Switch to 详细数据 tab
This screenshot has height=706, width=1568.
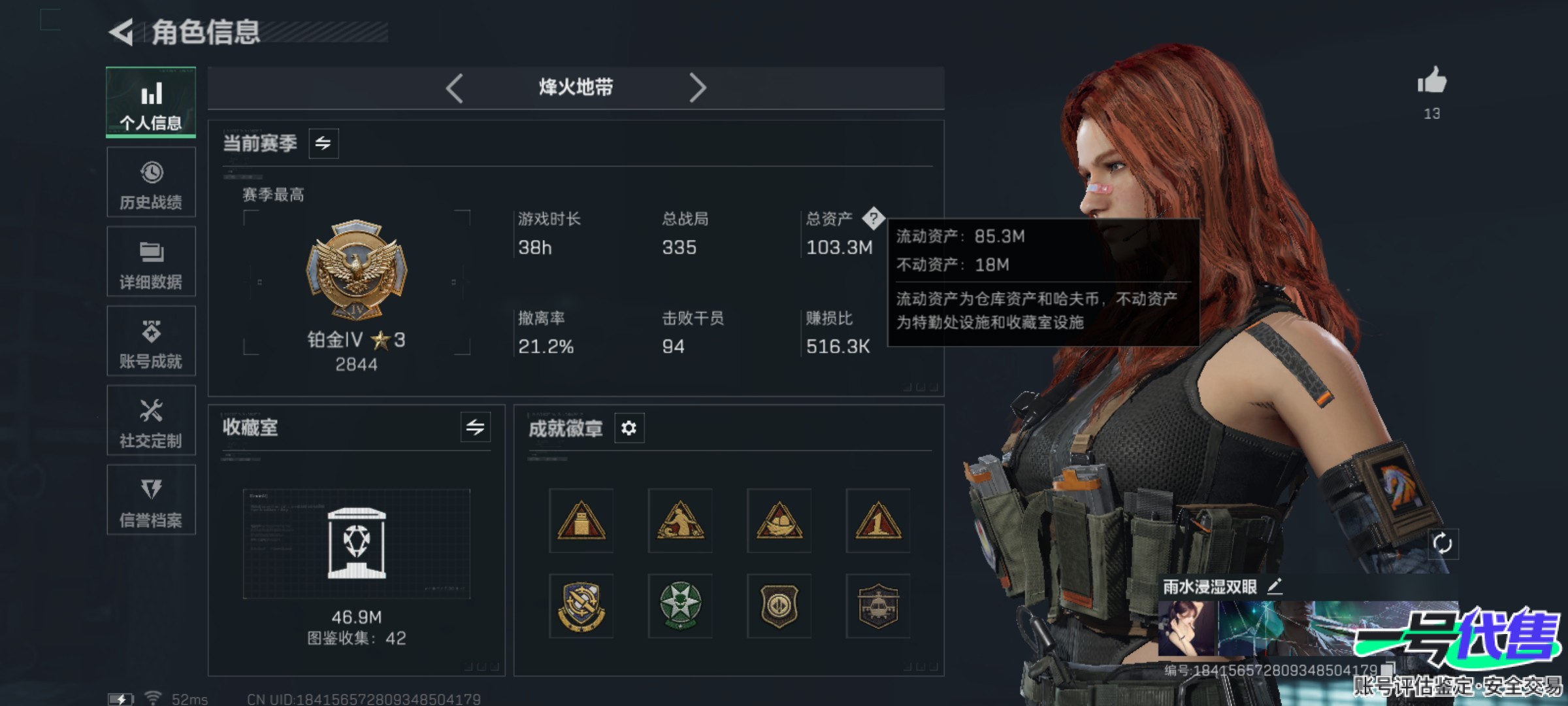click(151, 261)
